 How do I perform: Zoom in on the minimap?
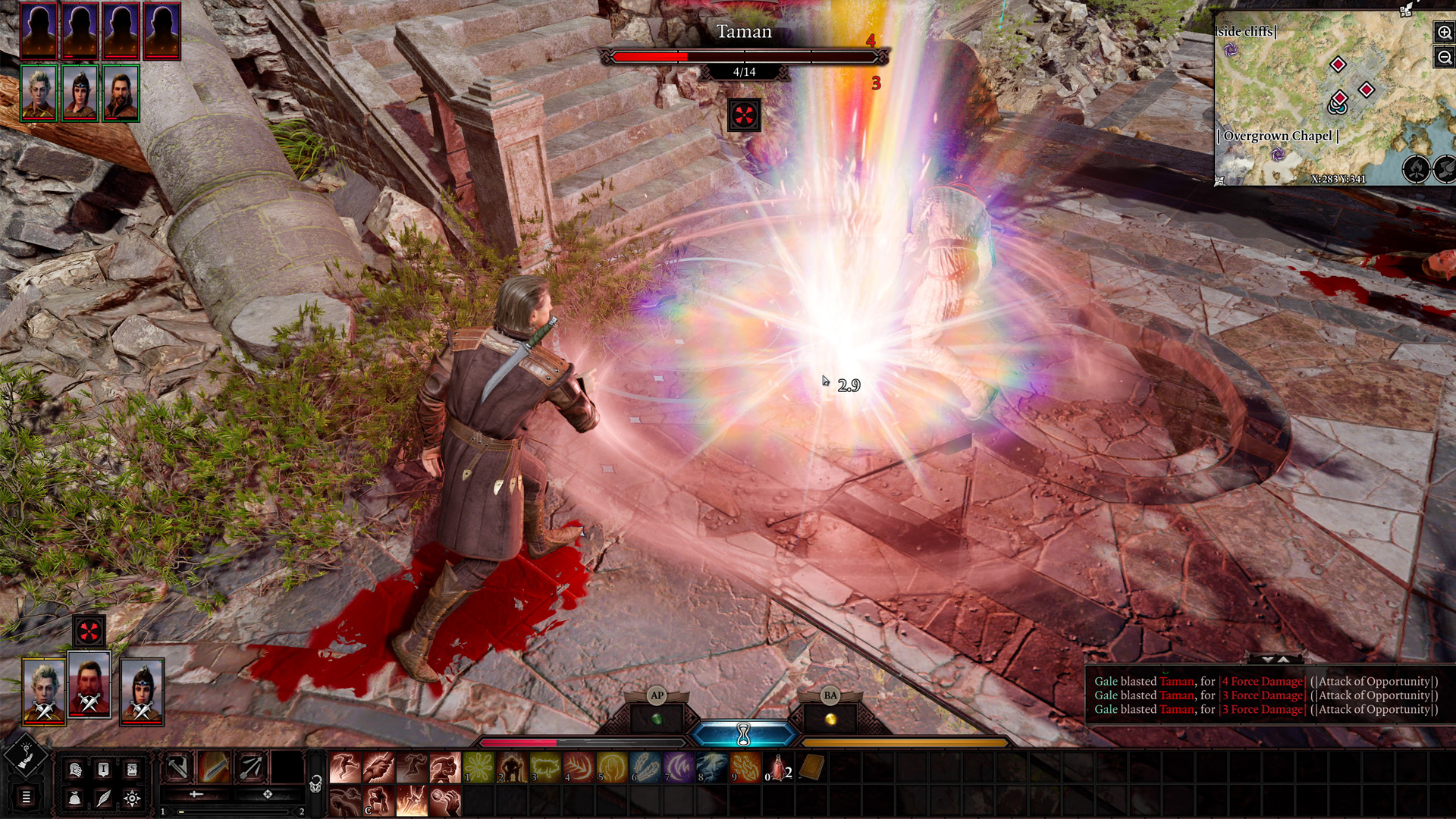tap(1444, 33)
